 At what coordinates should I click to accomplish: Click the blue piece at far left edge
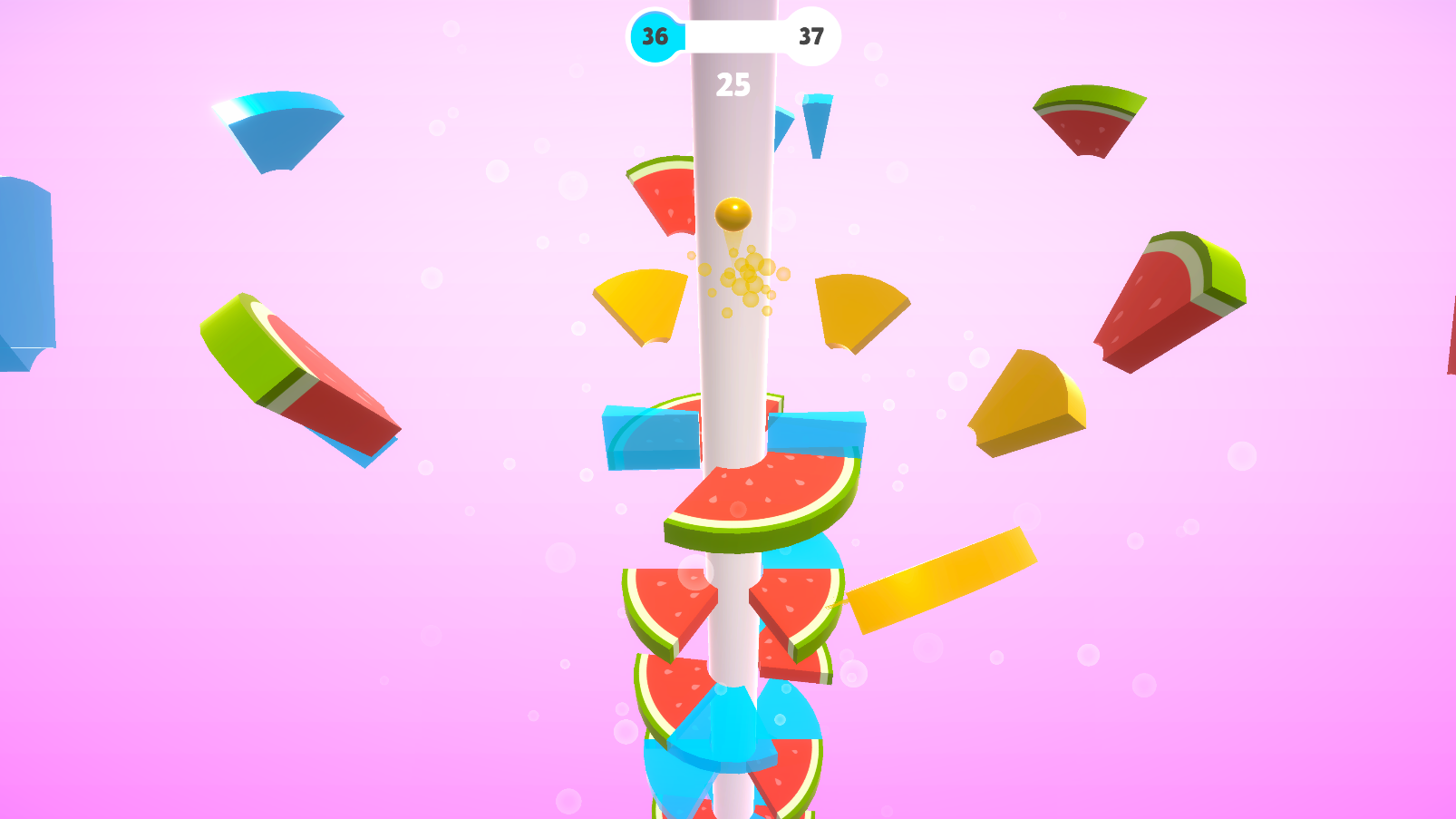pyautogui.click(x=23, y=263)
